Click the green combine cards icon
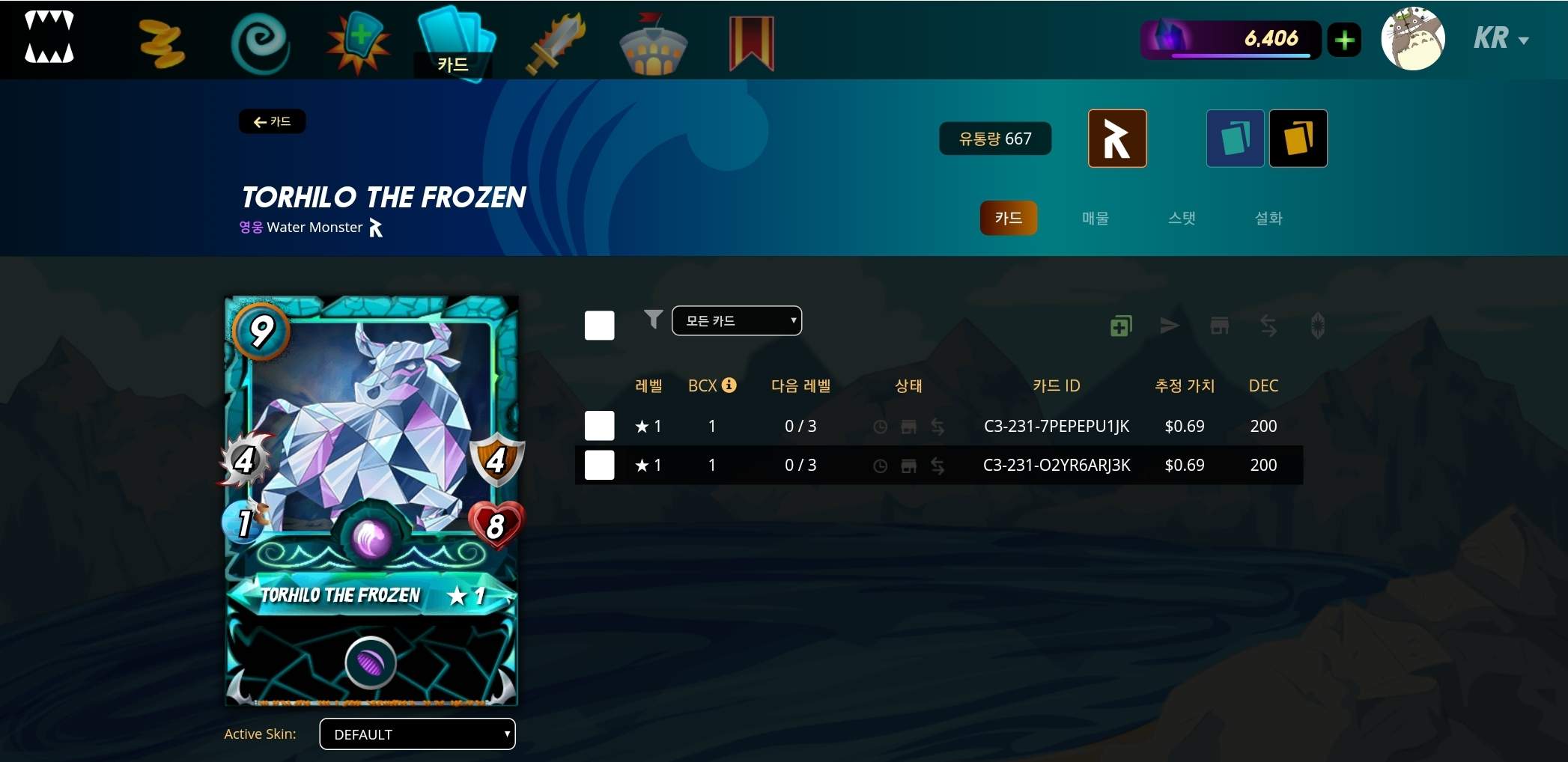 [x=1120, y=326]
